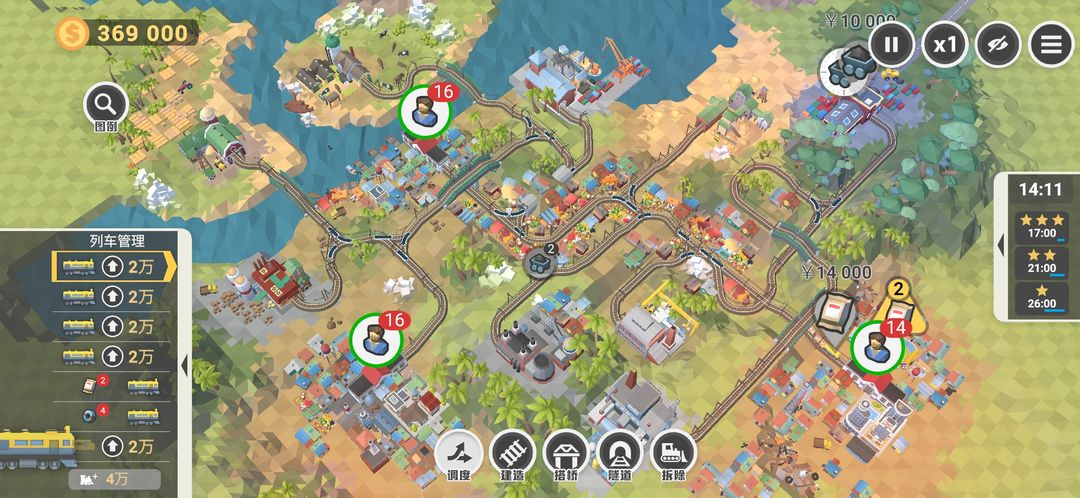Collapse the star timer panel arrow
Image resolution: width=1080 pixels, height=498 pixels.
1001,246
